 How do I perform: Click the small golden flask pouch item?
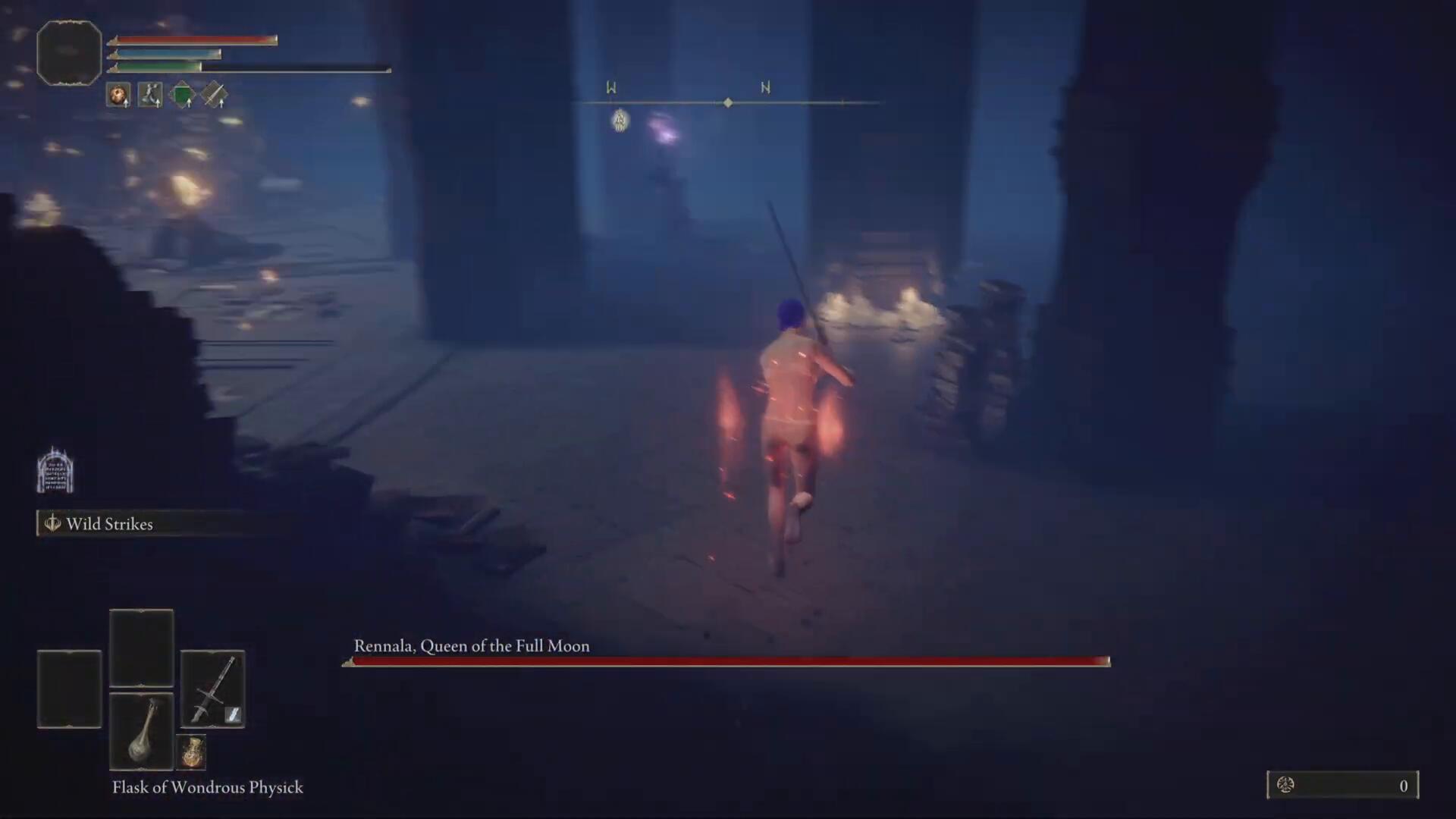[x=193, y=752]
